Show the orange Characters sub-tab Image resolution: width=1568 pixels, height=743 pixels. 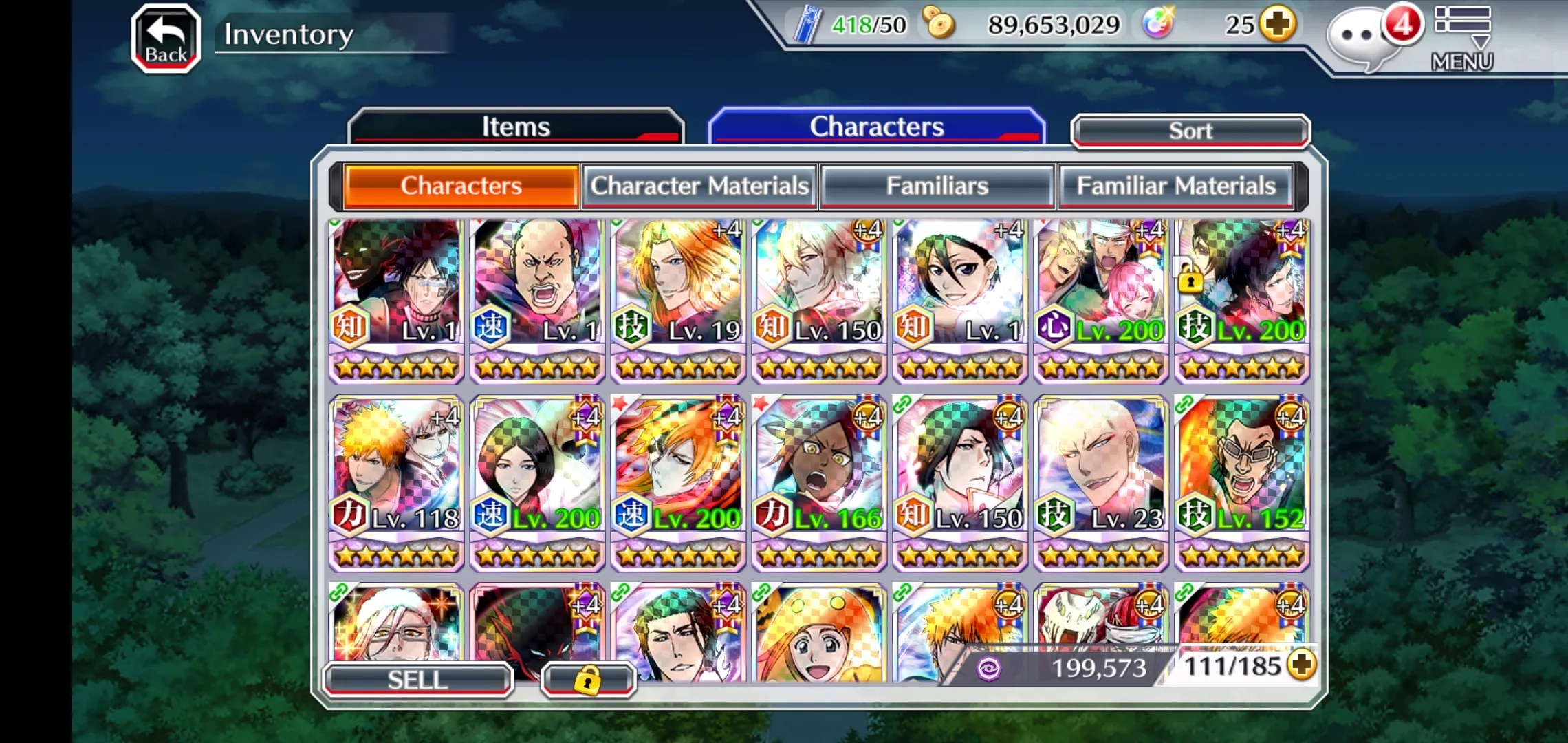point(461,186)
